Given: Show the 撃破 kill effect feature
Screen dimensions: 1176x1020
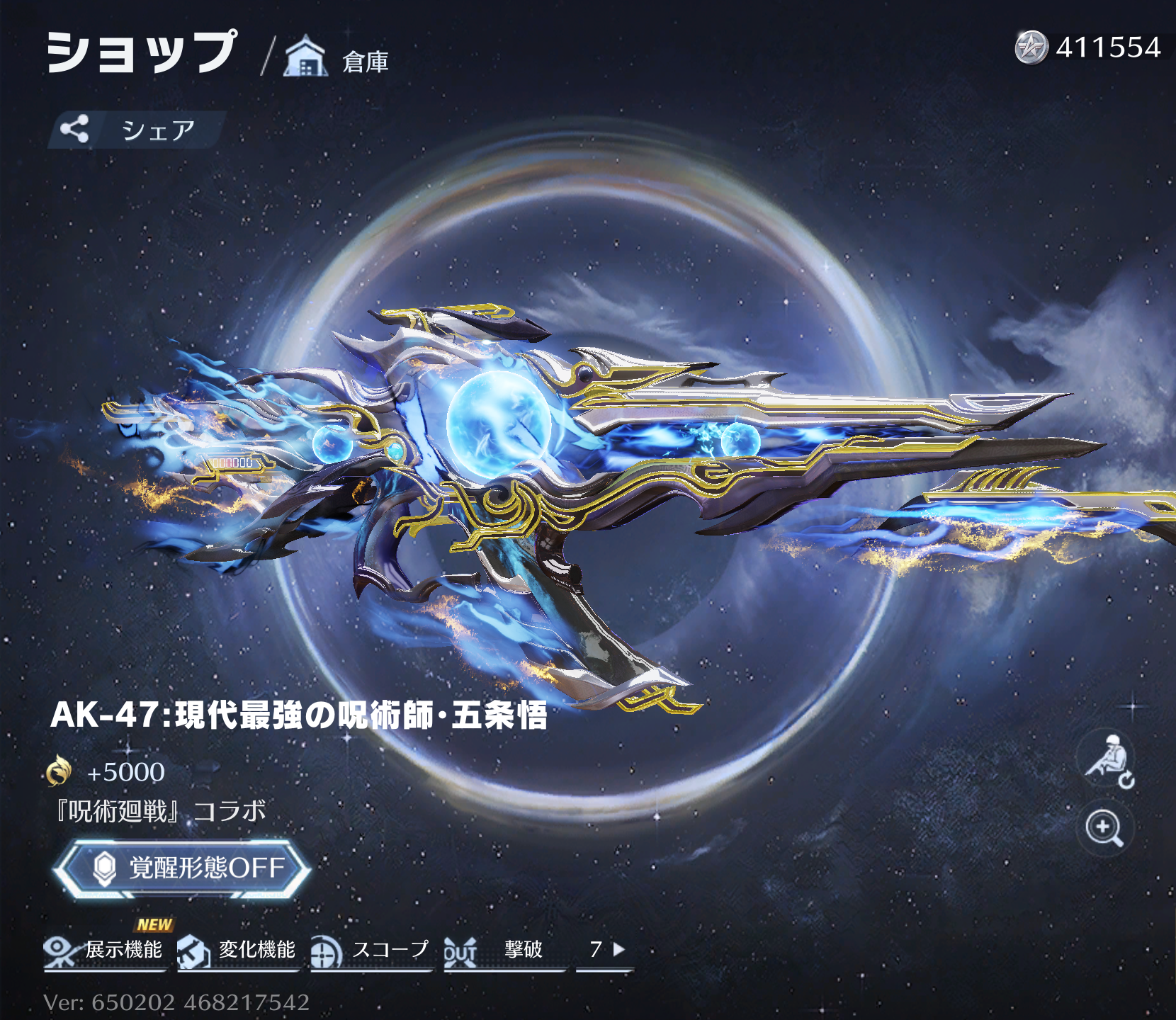Looking at the screenshot, I should [x=503, y=951].
